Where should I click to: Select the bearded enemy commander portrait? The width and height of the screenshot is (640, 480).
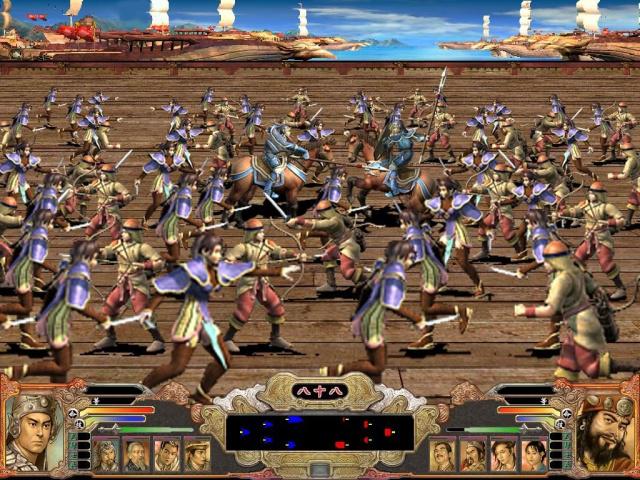coord(606,432)
